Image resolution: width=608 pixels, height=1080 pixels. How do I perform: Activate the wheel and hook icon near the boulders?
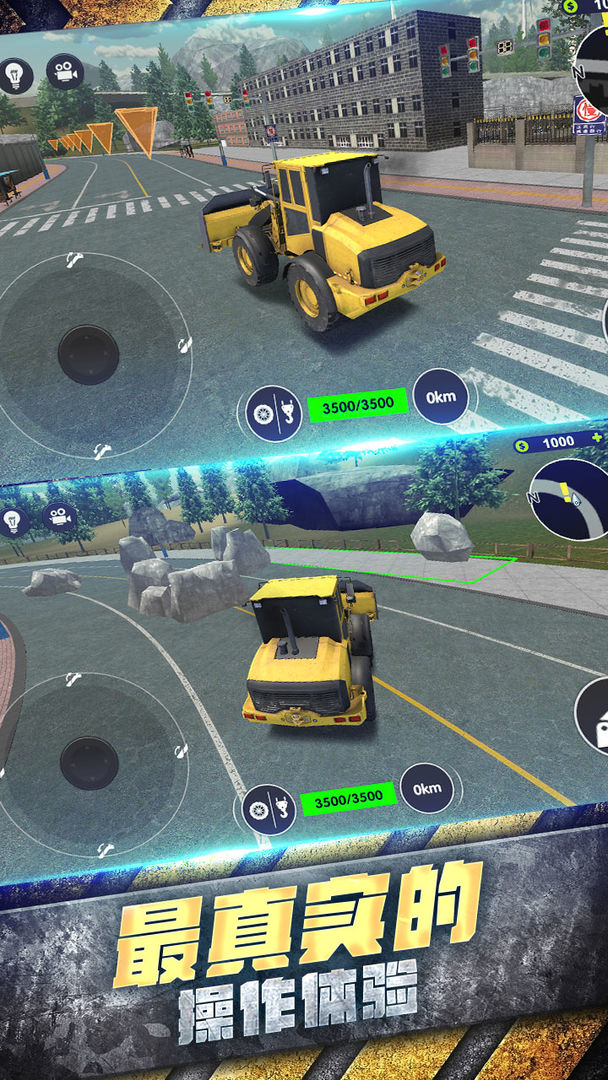tap(269, 809)
